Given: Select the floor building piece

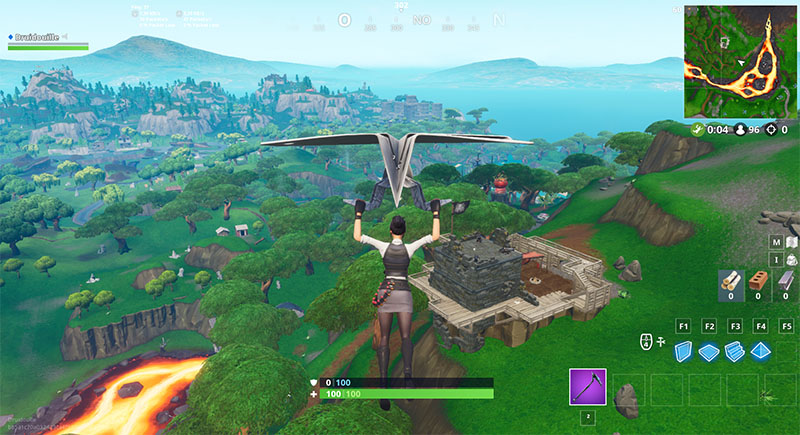Looking at the screenshot, I should click(x=709, y=351).
